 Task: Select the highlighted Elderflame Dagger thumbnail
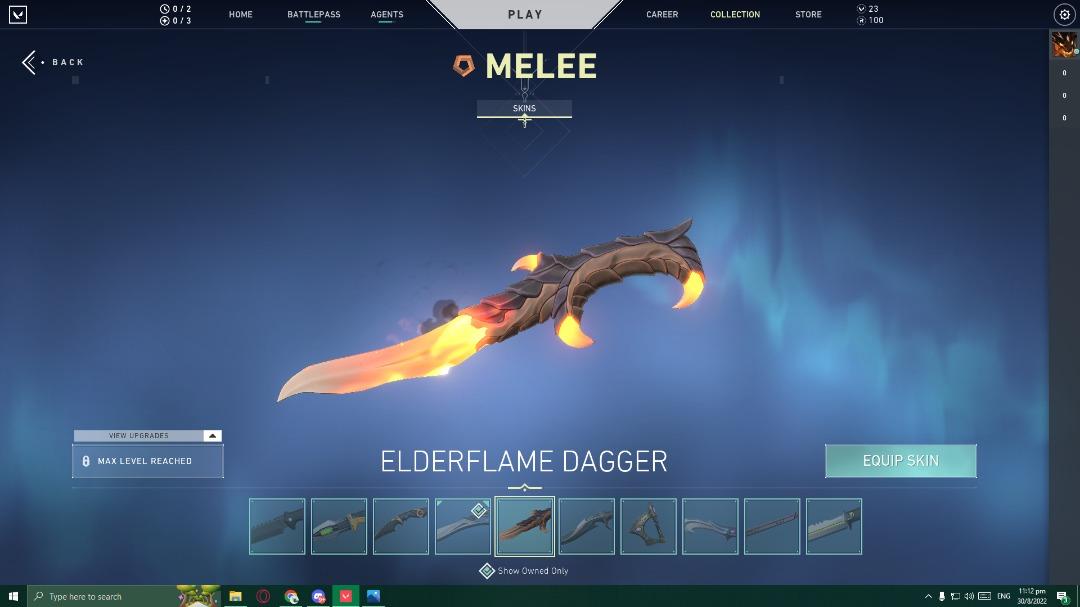coord(525,526)
